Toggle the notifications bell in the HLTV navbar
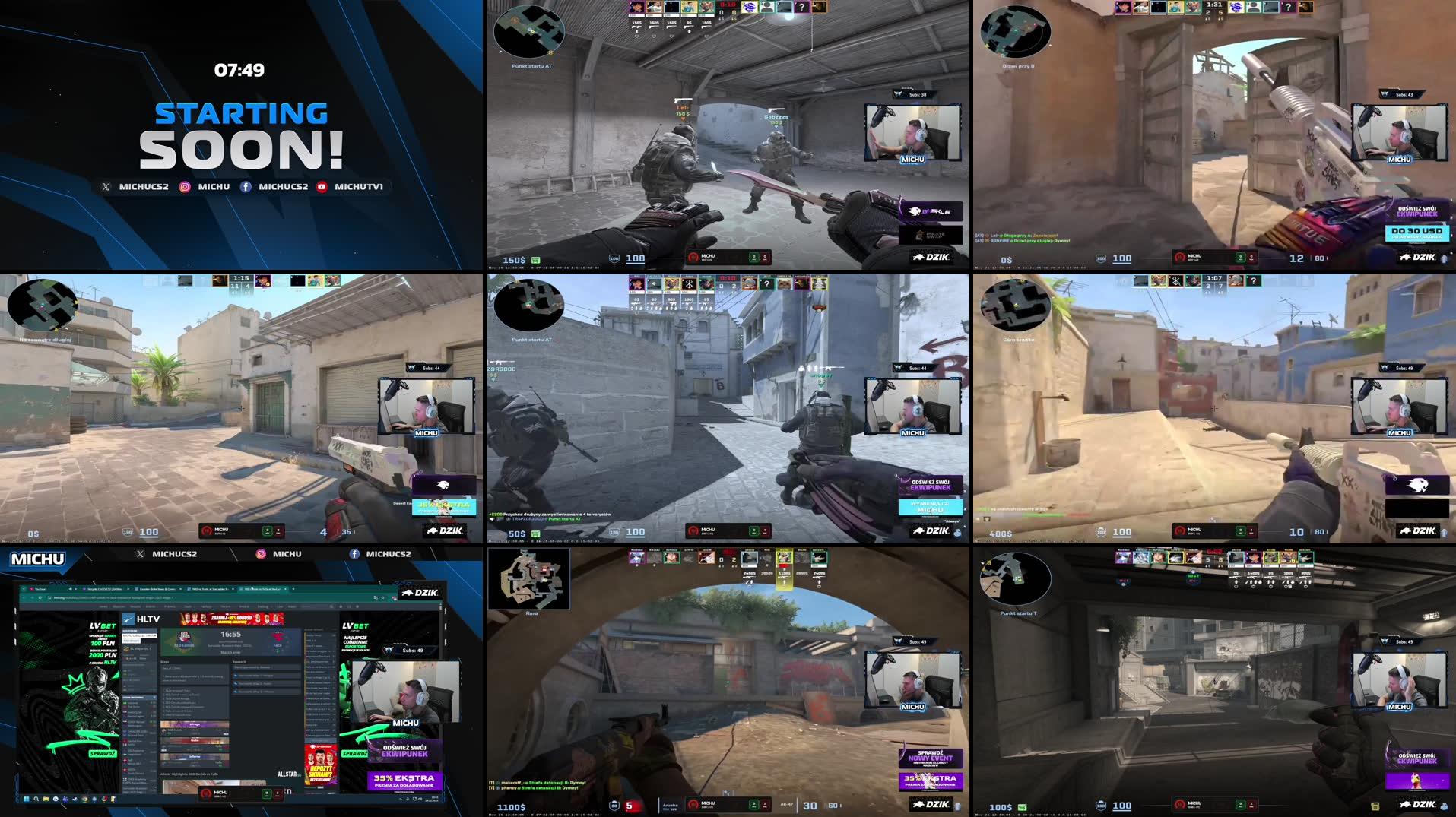Screen dimensions: 1456x817 pos(341,606)
